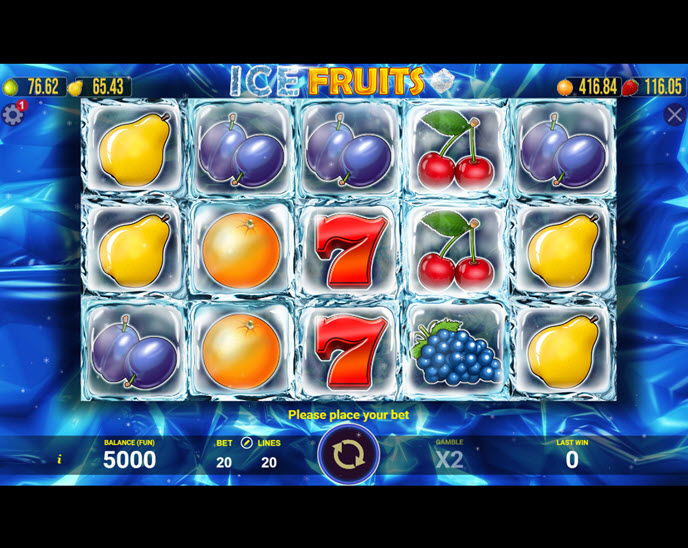Viewport: 688px width, 548px height.
Task: Click the bet settings icon between Bet and Lines
Action: pos(246,442)
